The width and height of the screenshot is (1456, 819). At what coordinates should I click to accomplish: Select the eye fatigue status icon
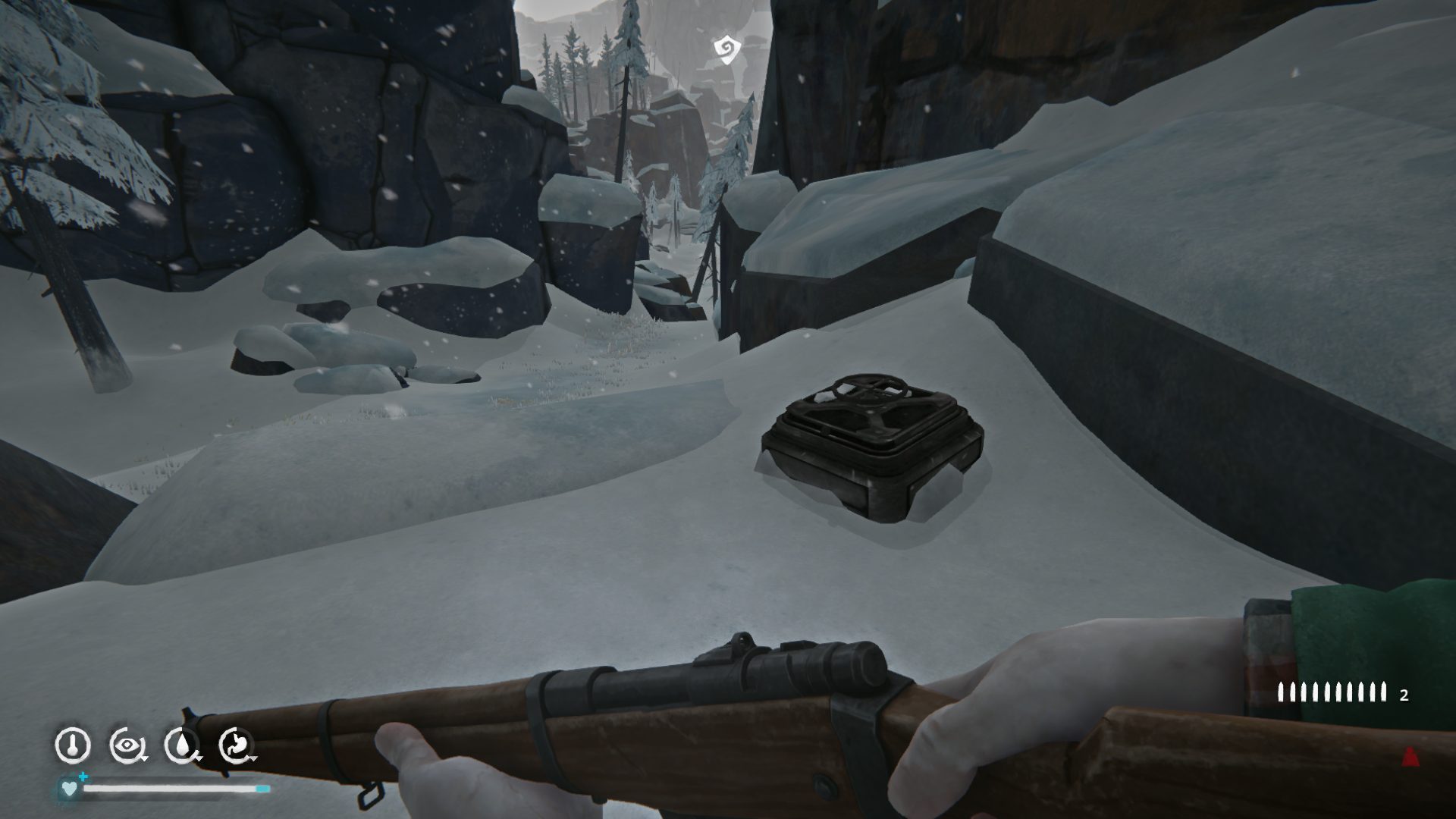125,745
